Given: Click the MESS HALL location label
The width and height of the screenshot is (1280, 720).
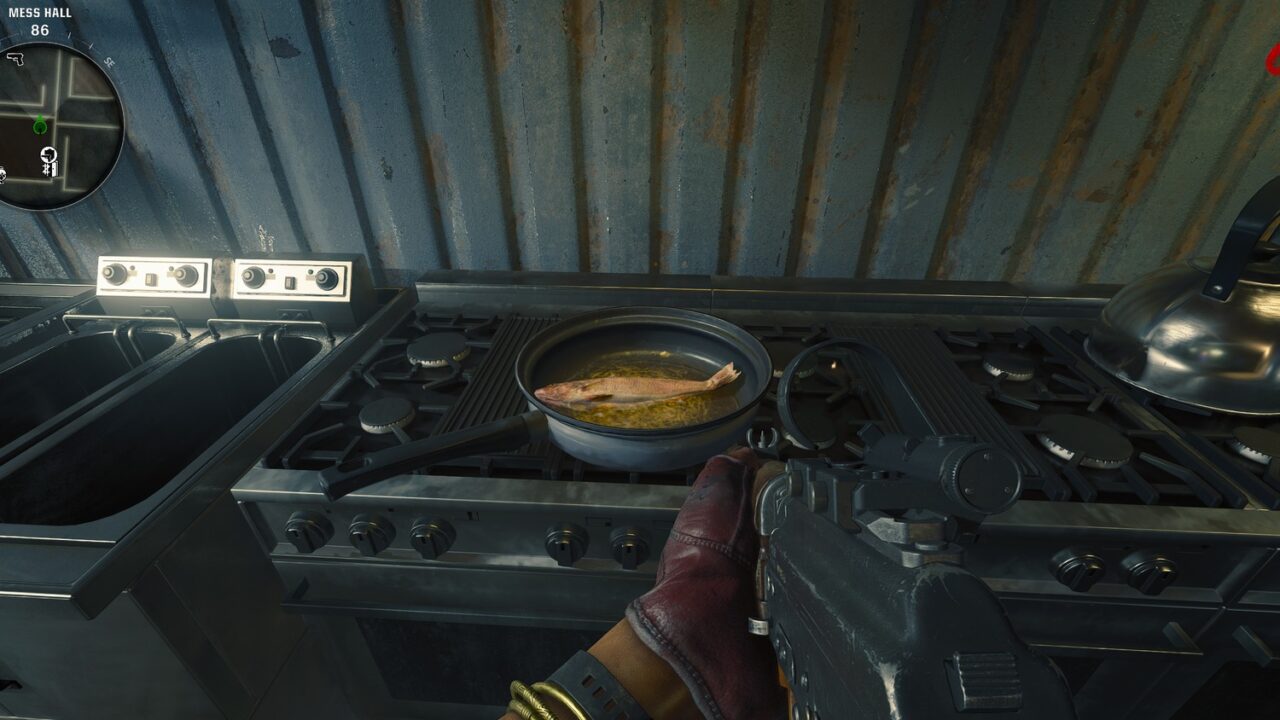Looking at the screenshot, I should point(40,10).
